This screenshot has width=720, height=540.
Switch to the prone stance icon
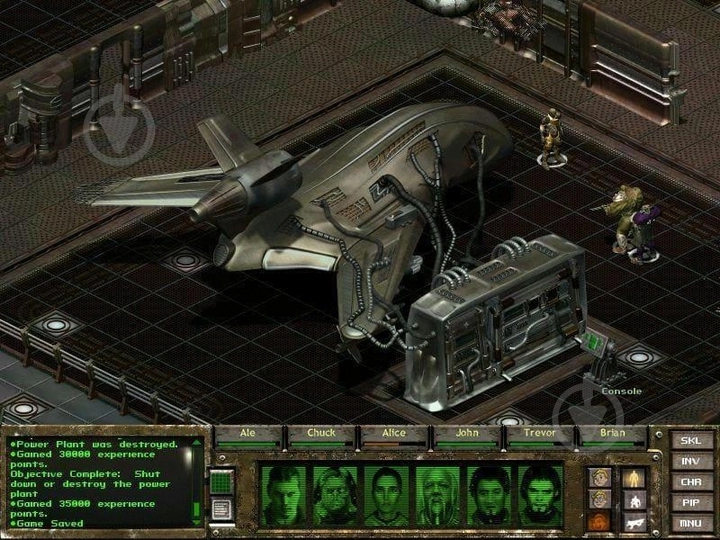634,521
